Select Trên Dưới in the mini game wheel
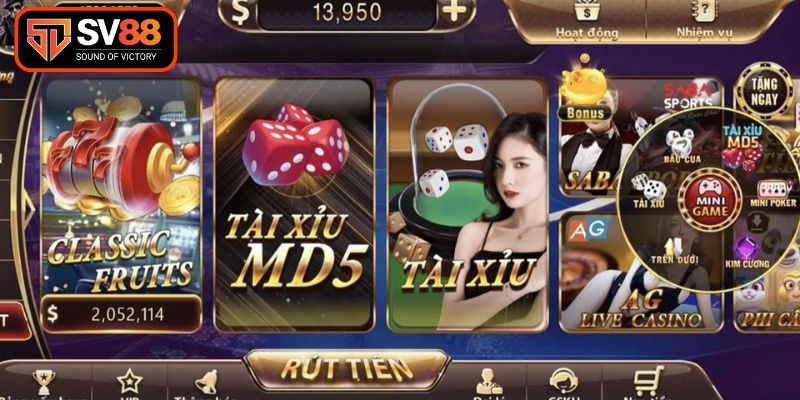800x400 pixels. pos(676,250)
